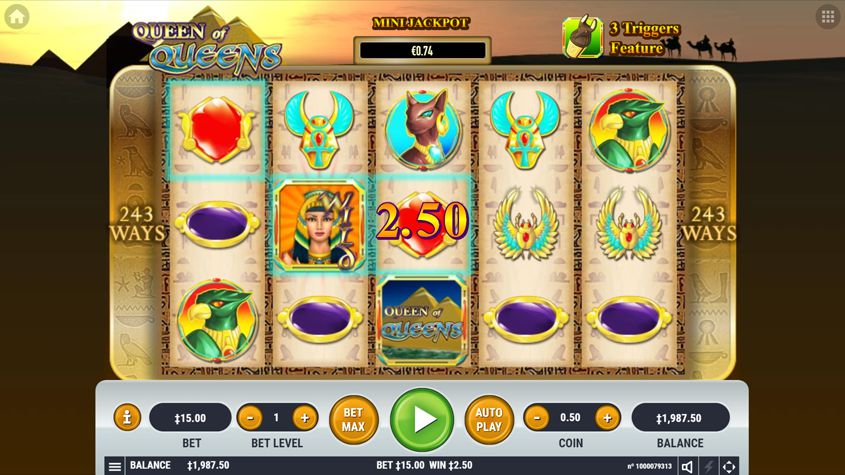This screenshot has height=475, width=845.
Task: Open the paytable info button
Action: (x=127, y=417)
